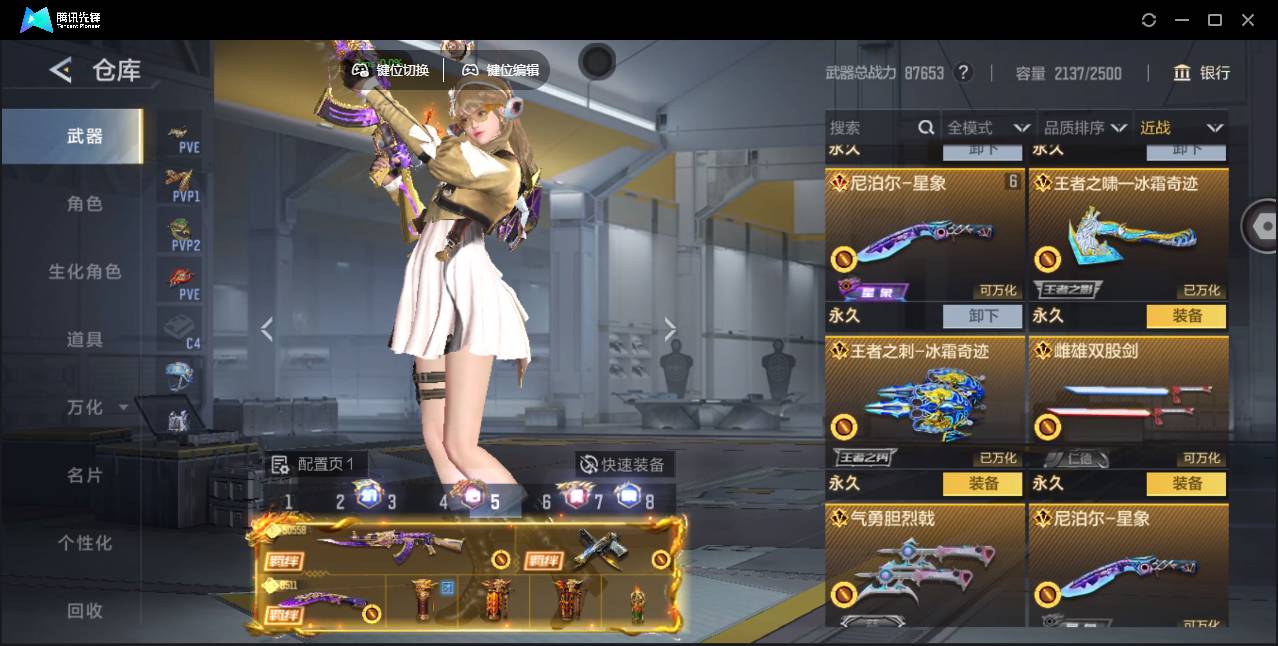Select the 武器 category tab
This screenshot has height=646, width=1278.
point(84,136)
